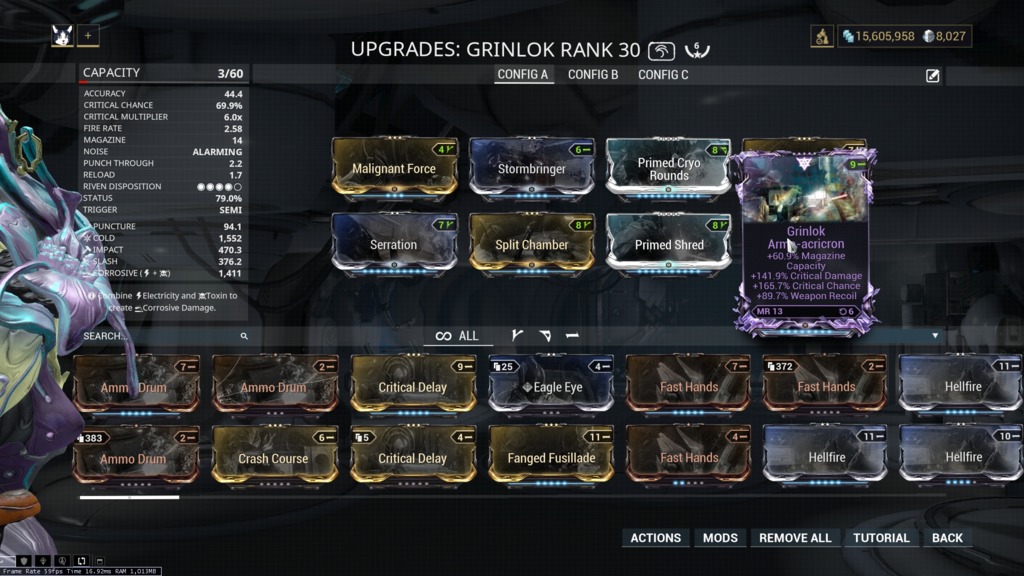Image resolution: width=1024 pixels, height=576 pixels.
Task: Pick the equipped Serration mod
Action: tap(394, 245)
